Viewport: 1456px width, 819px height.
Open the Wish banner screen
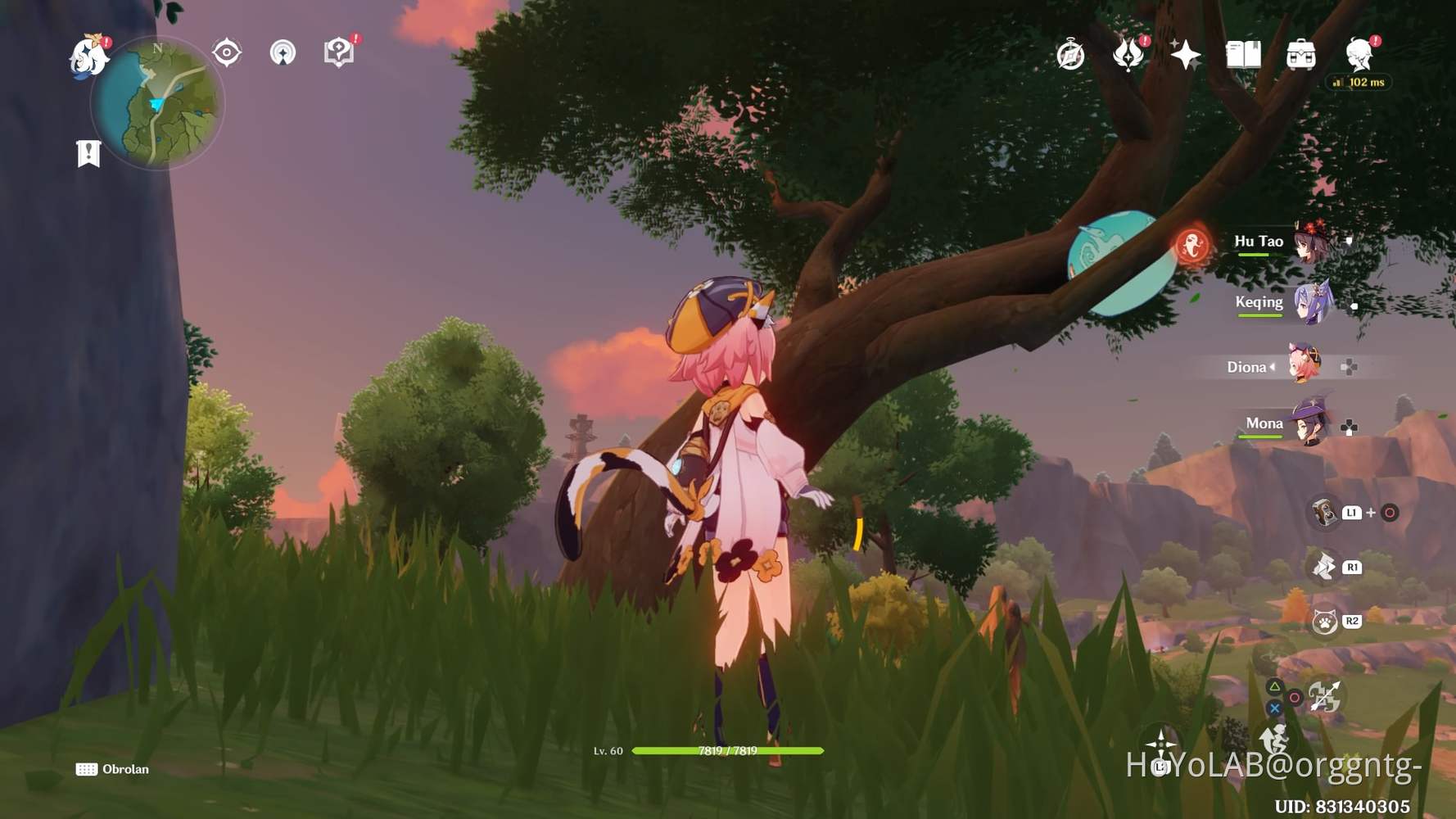[x=1187, y=54]
